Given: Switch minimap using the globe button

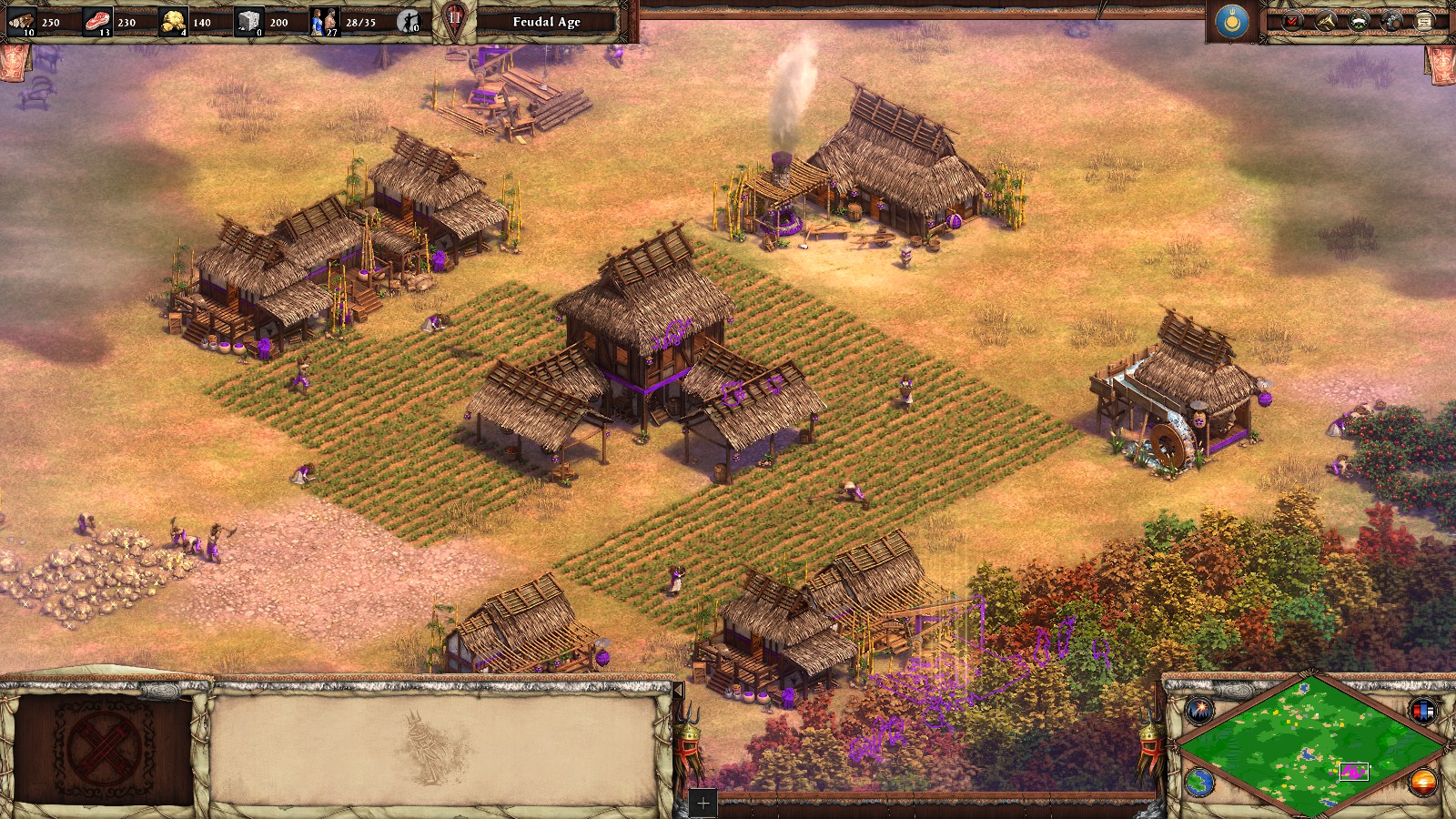Looking at the screenshot, I should point(1199,783).
